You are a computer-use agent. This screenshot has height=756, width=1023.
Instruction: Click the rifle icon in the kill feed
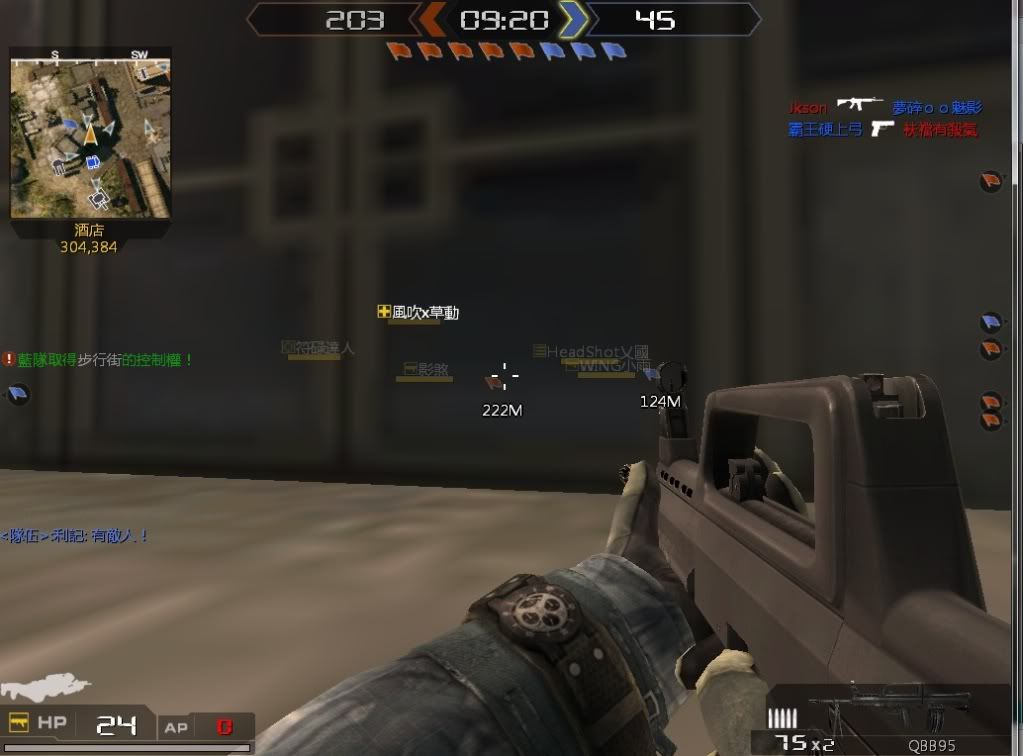pos(859,103)
